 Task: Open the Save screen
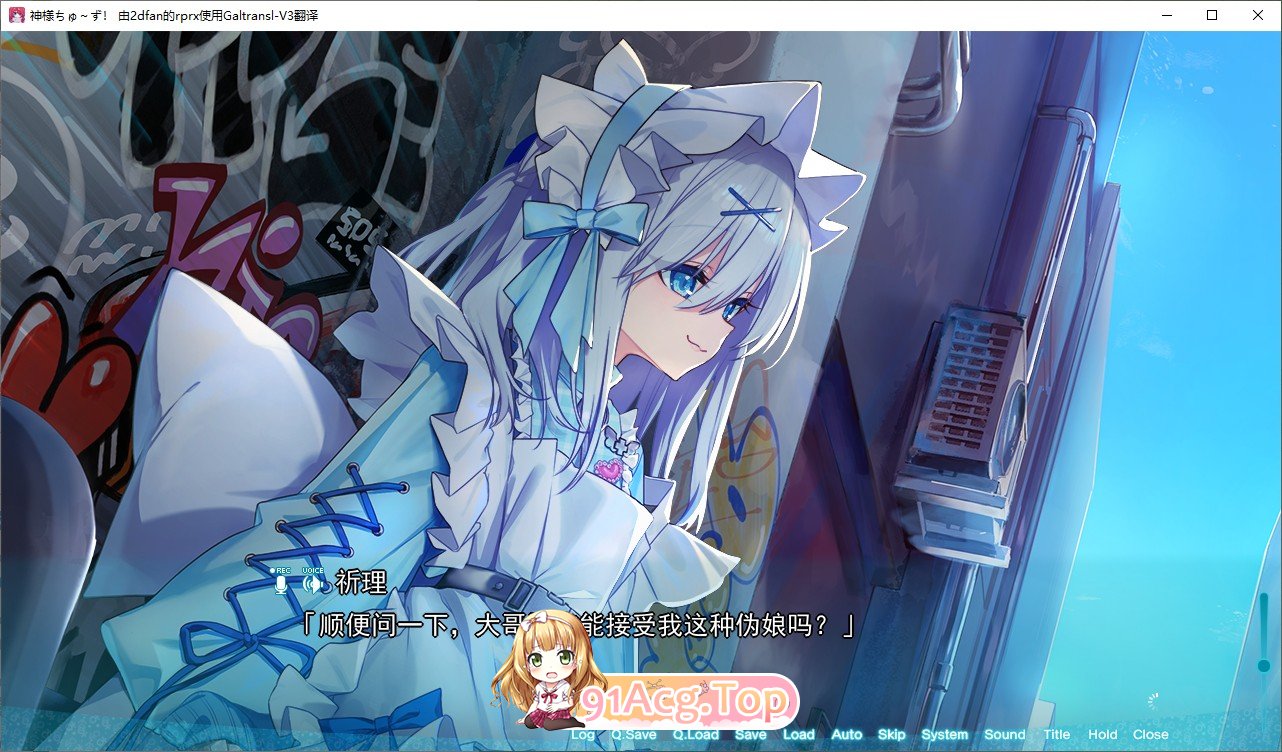coord(751,734)
